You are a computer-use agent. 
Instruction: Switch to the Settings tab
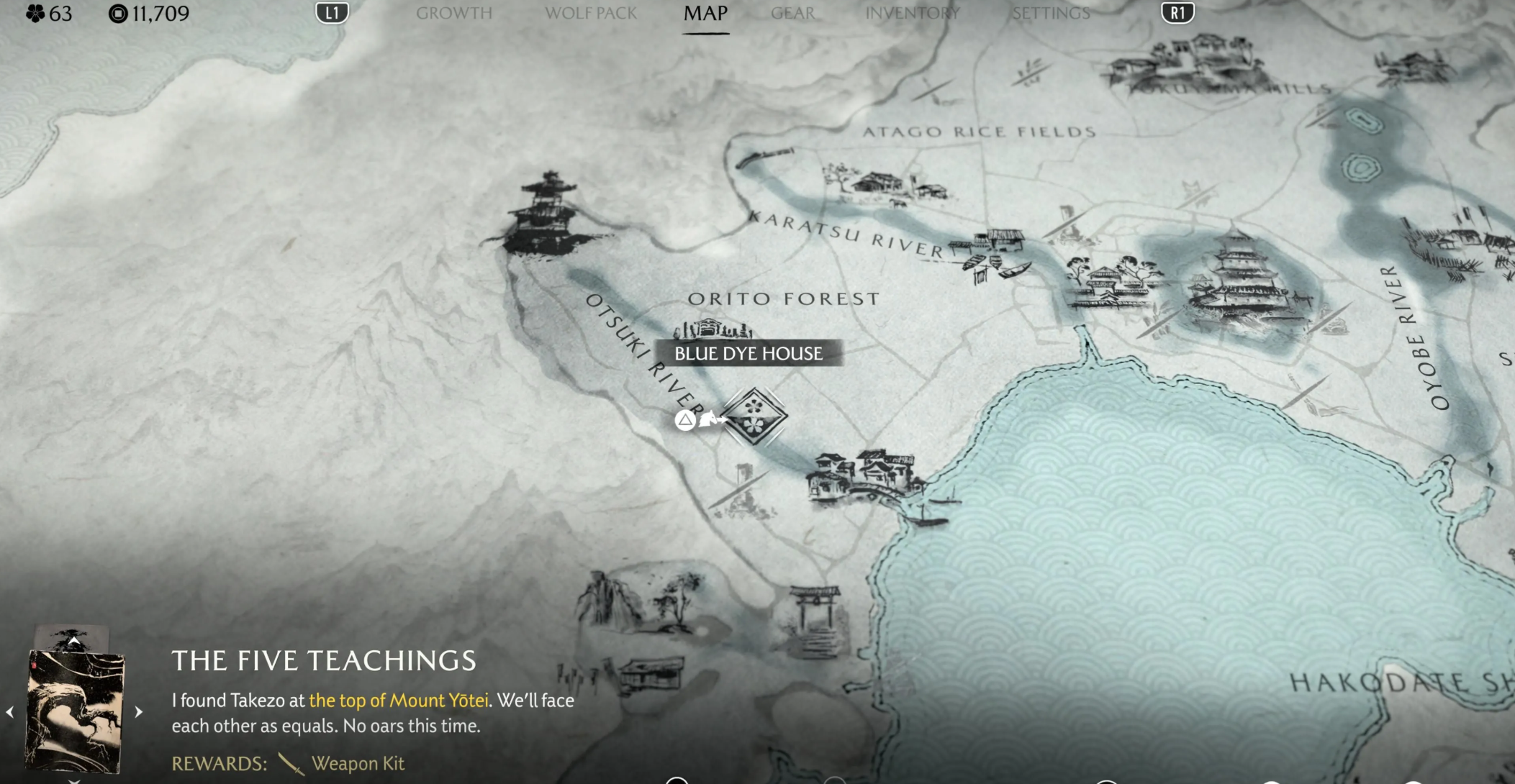pos(1051,13)
